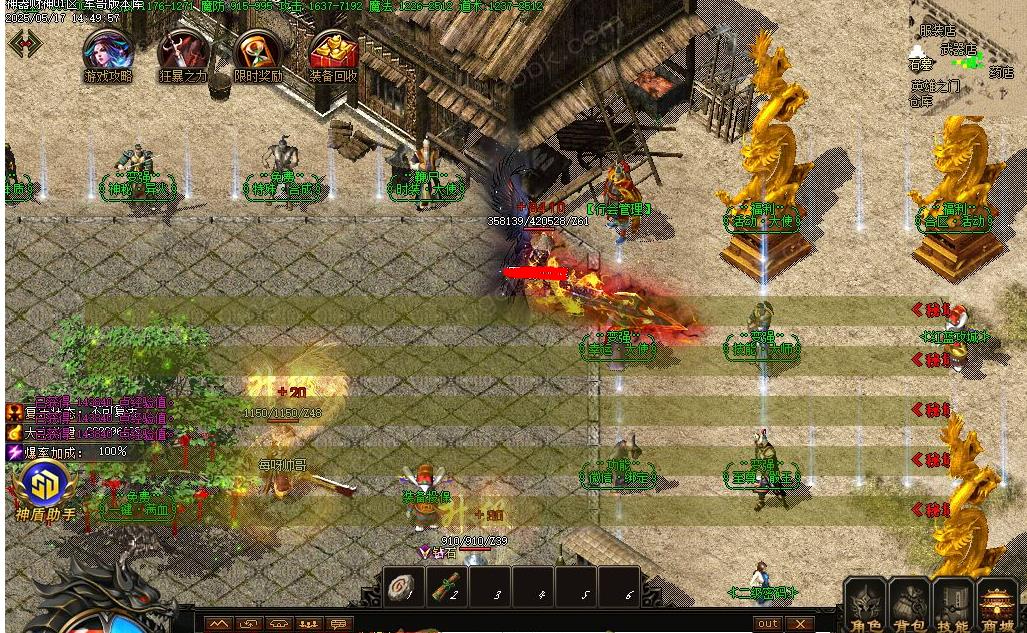Open the 技能 skills panel

coord(953,605)
